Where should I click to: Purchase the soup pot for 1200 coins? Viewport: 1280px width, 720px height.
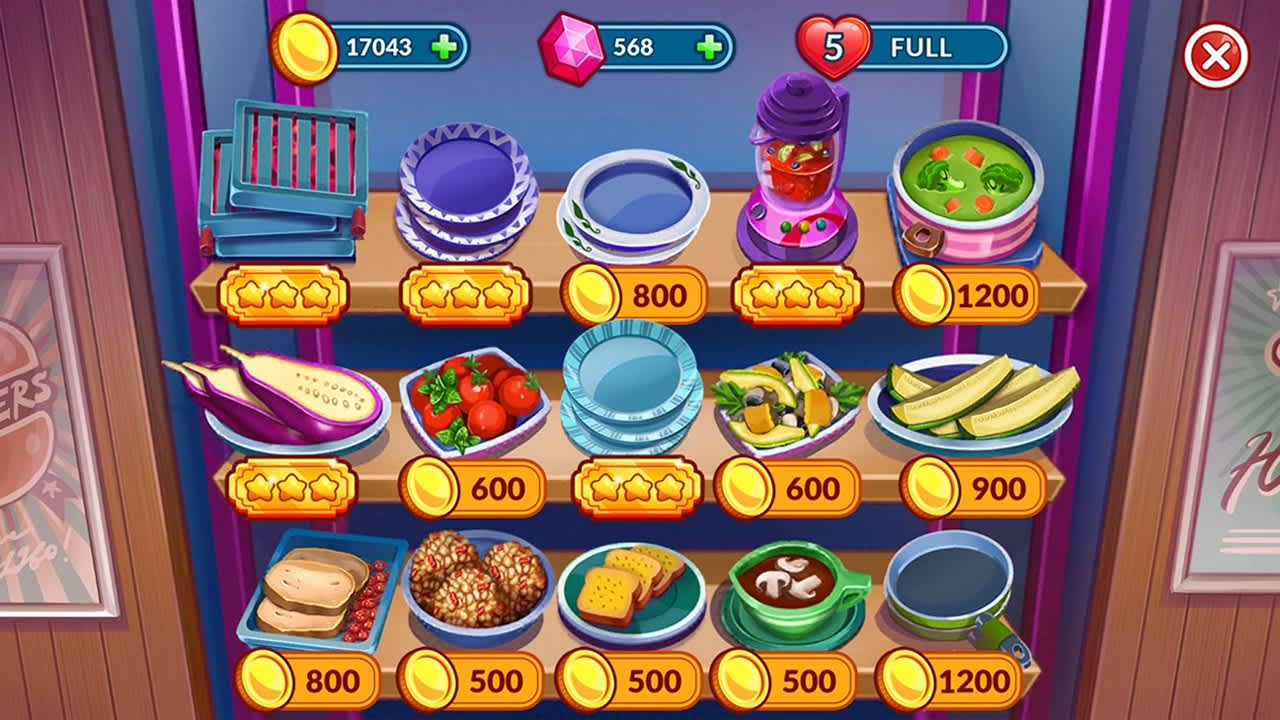968,291
